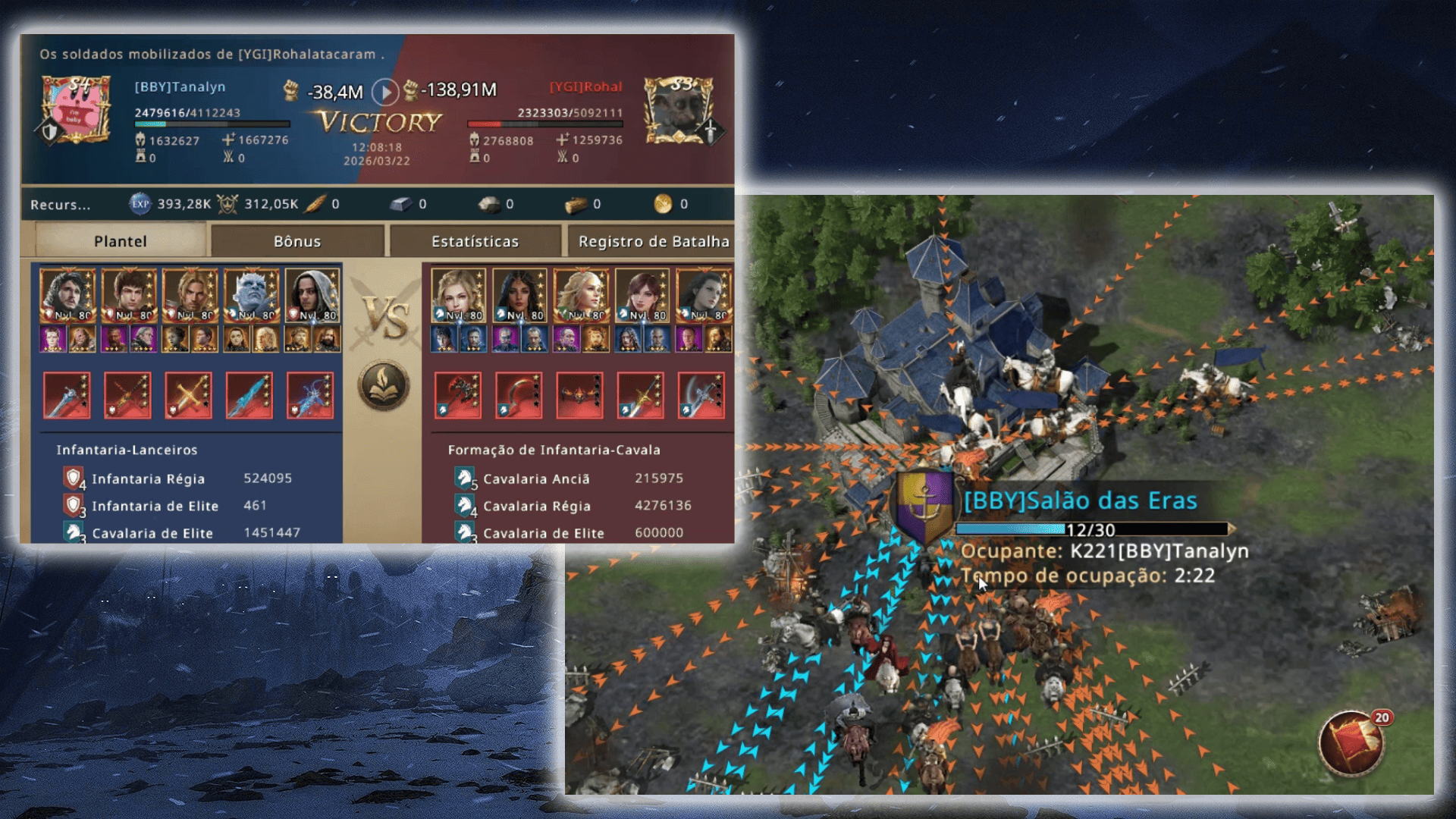Viewport: 1456px width, 819px height.
Task: Click the flame book button below VS
Action: [384, 385]
